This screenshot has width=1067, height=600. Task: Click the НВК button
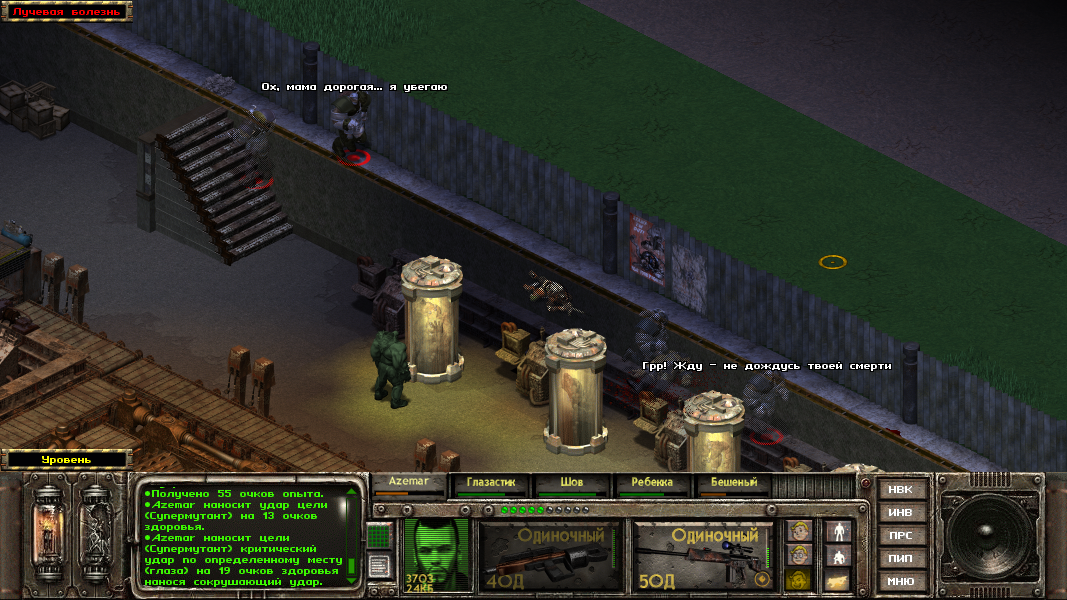(901, 490)
